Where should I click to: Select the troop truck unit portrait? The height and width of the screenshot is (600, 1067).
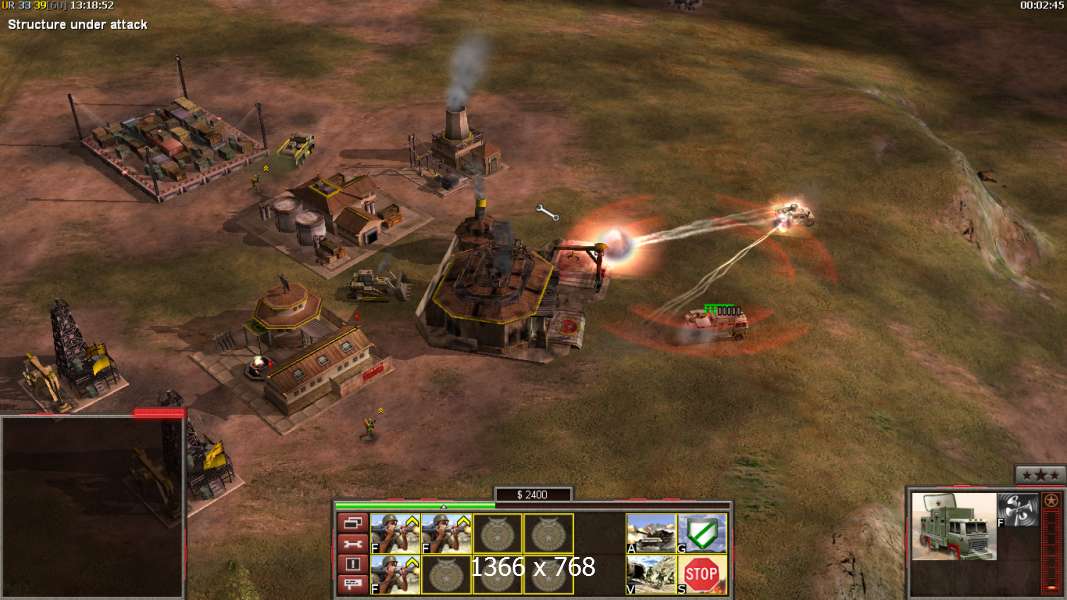pyautogui.click(x=954, y=526)
